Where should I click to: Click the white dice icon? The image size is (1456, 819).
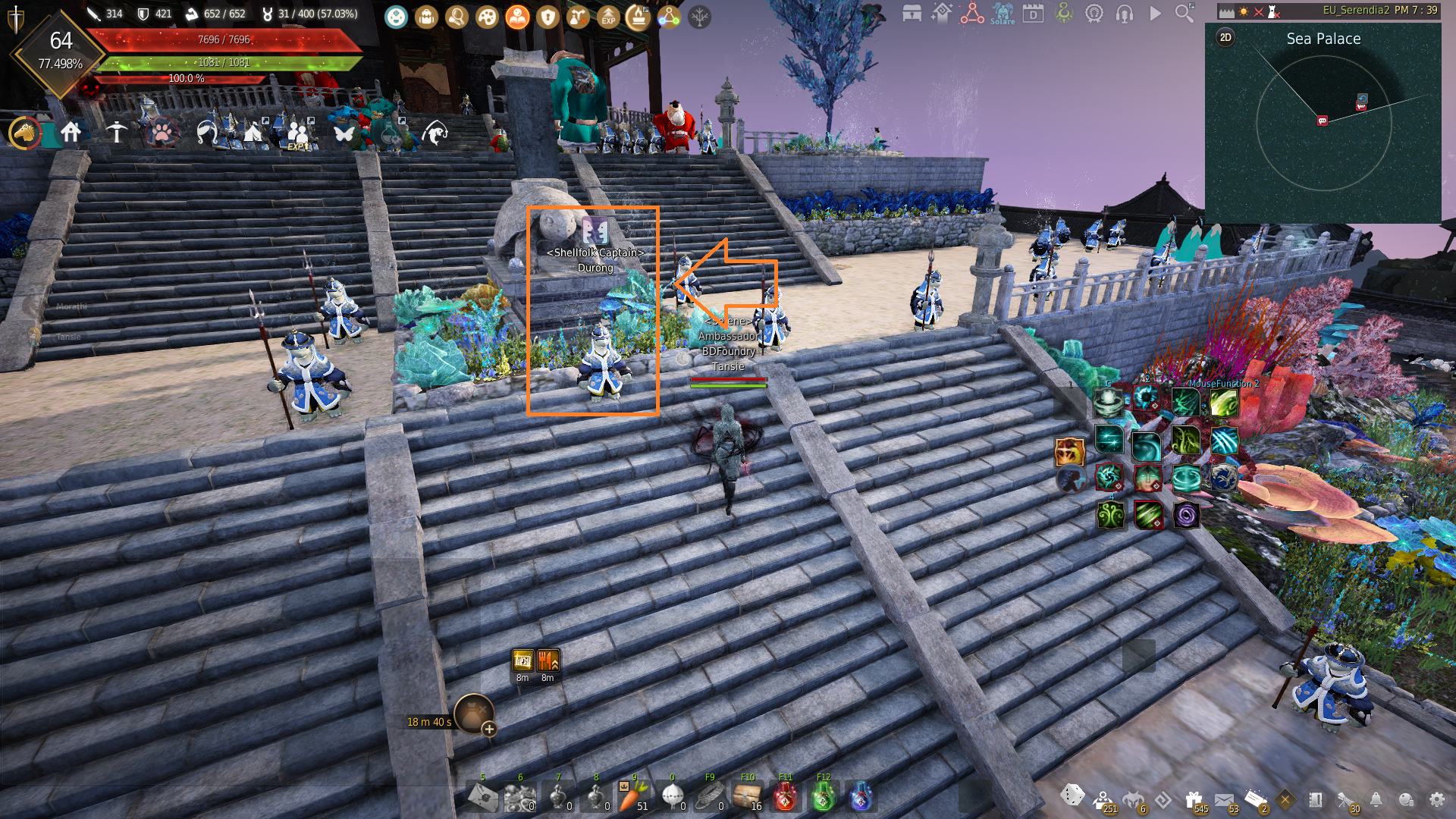coord(1072,795)
